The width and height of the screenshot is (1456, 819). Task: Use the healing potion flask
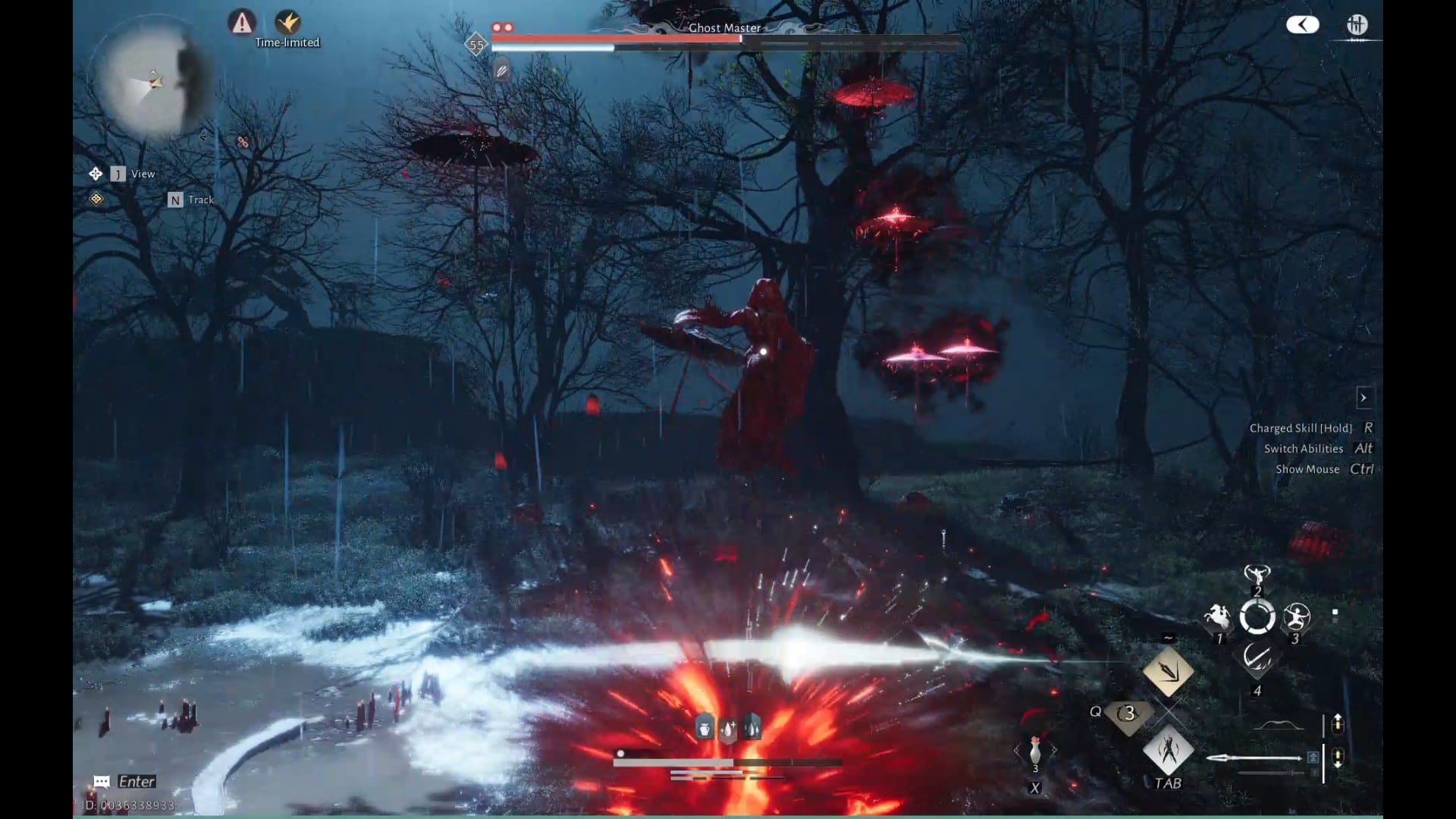point(1035,751)
